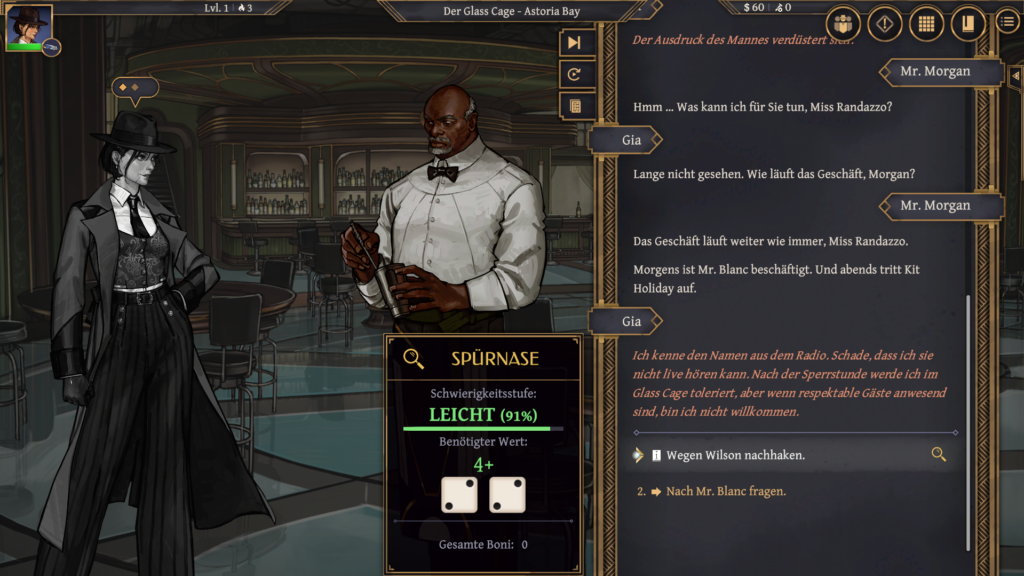The height and width of the screenshot is (576, 1024).
Task: Click the circular replay arrow button
Action: click(x=574, y=74)
